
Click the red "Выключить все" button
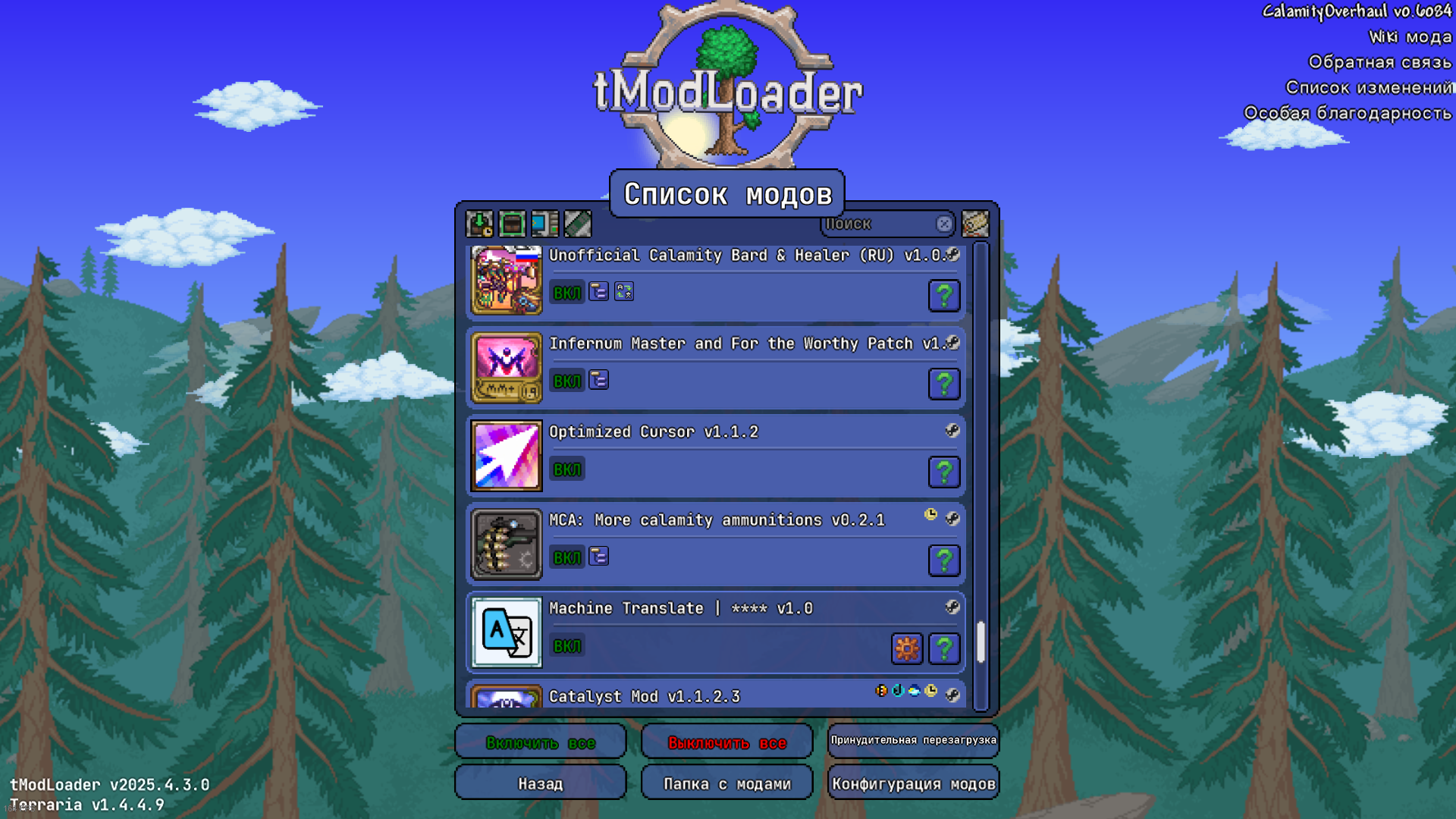click(726, 742)
